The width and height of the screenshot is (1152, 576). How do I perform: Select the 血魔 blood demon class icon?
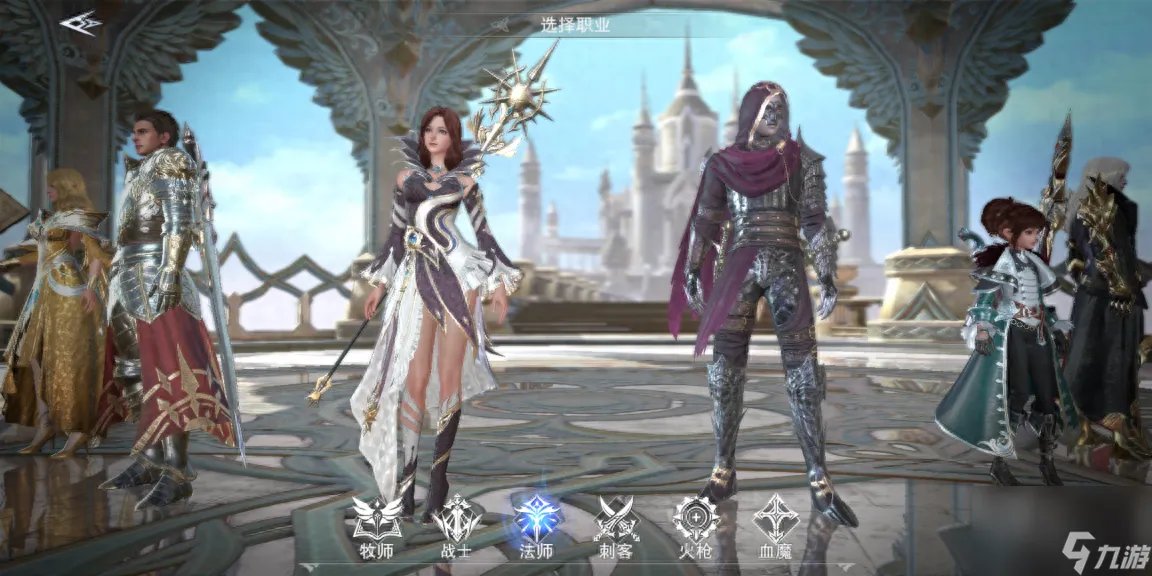click(775, 520)
